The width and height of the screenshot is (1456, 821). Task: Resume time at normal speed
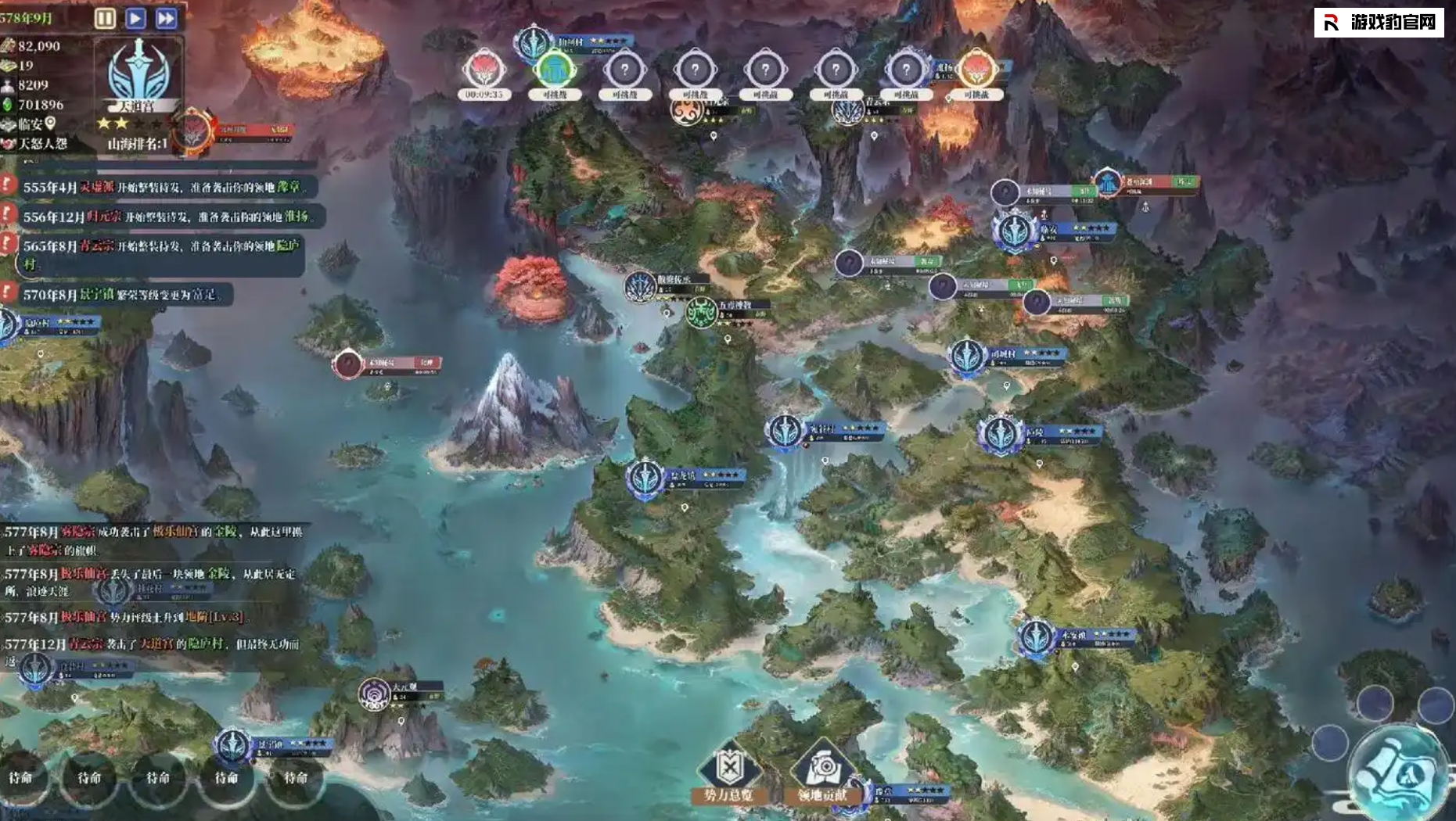pos(135,18)
